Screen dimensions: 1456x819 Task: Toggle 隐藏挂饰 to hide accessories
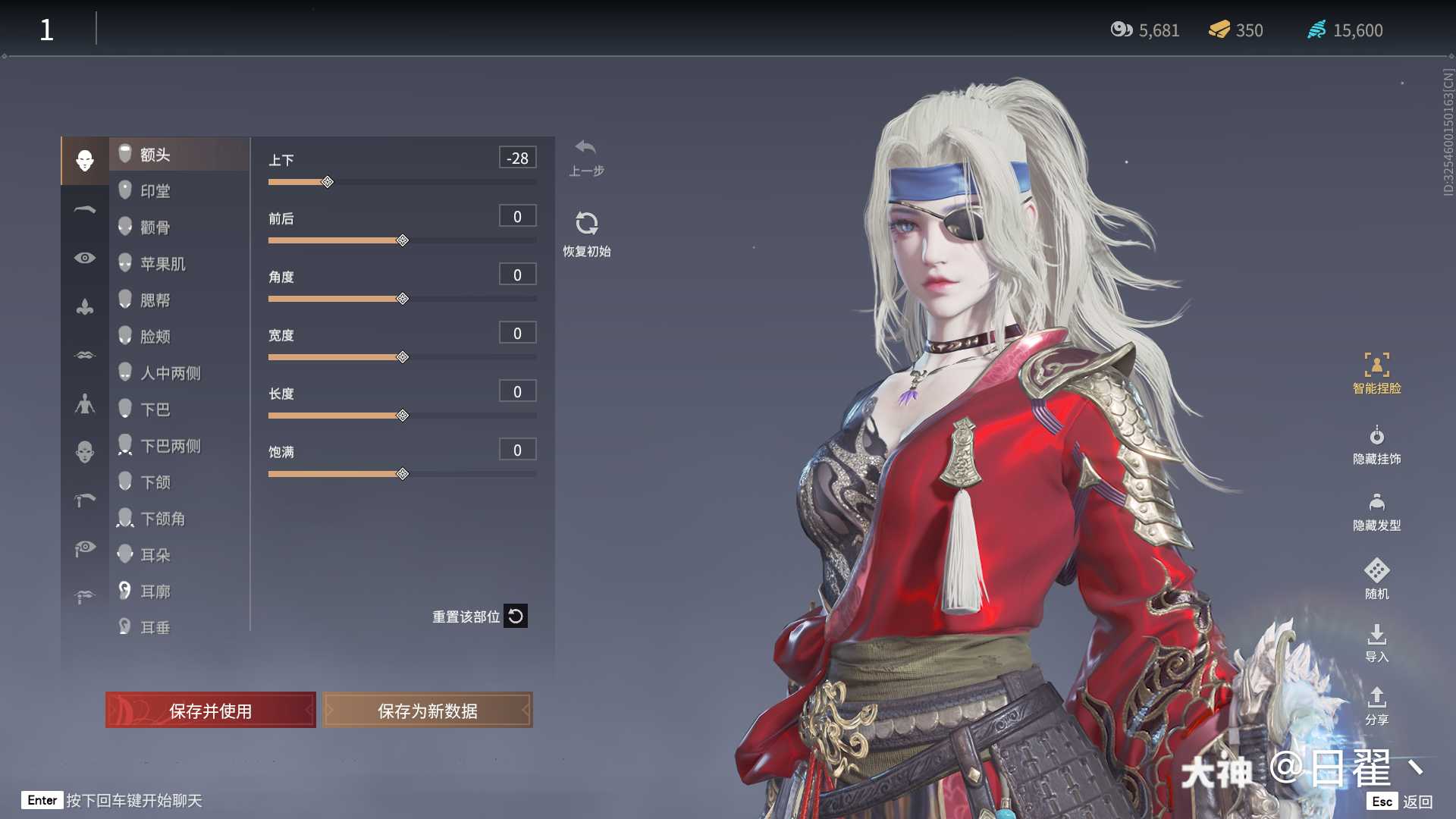1376,445
